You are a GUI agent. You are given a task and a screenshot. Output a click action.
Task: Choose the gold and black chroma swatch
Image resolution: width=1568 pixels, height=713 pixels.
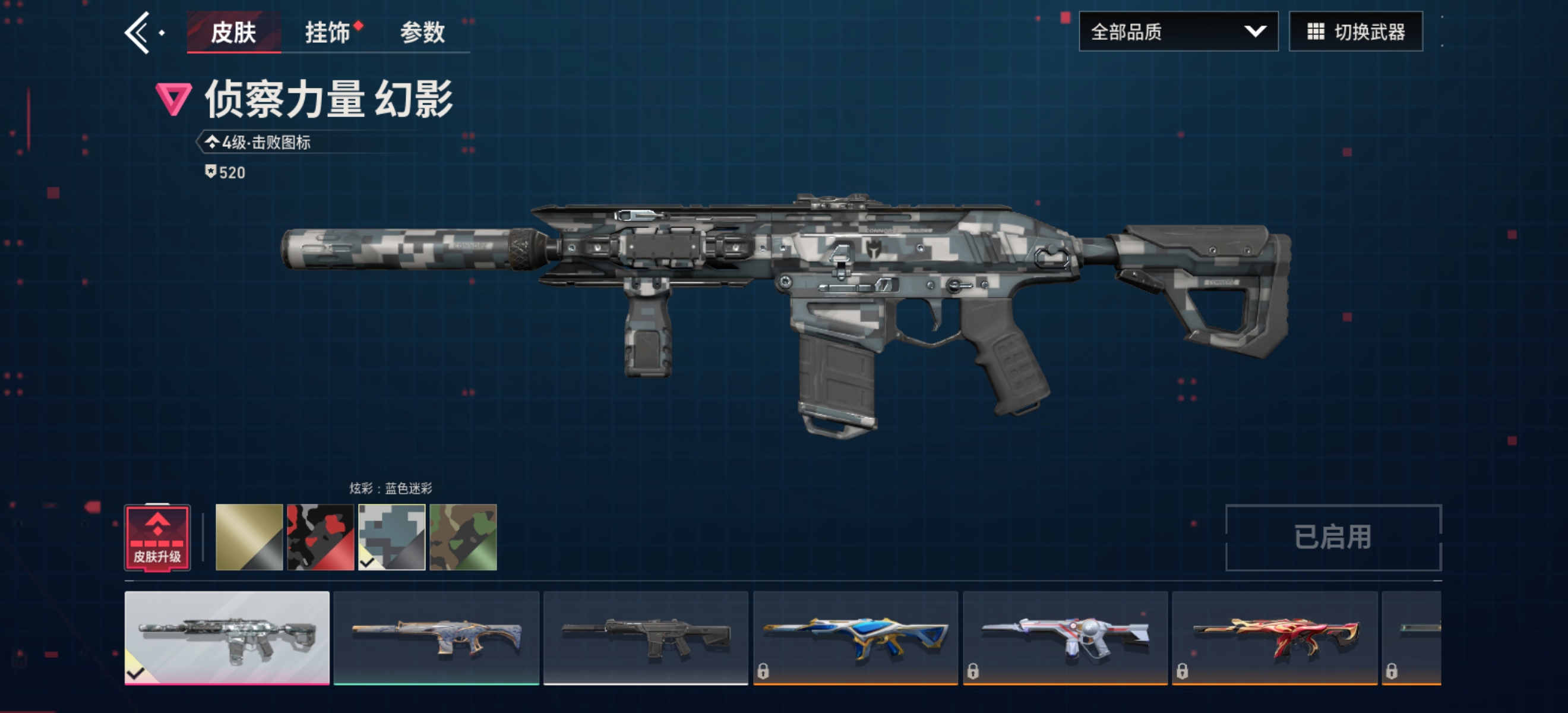249,538
